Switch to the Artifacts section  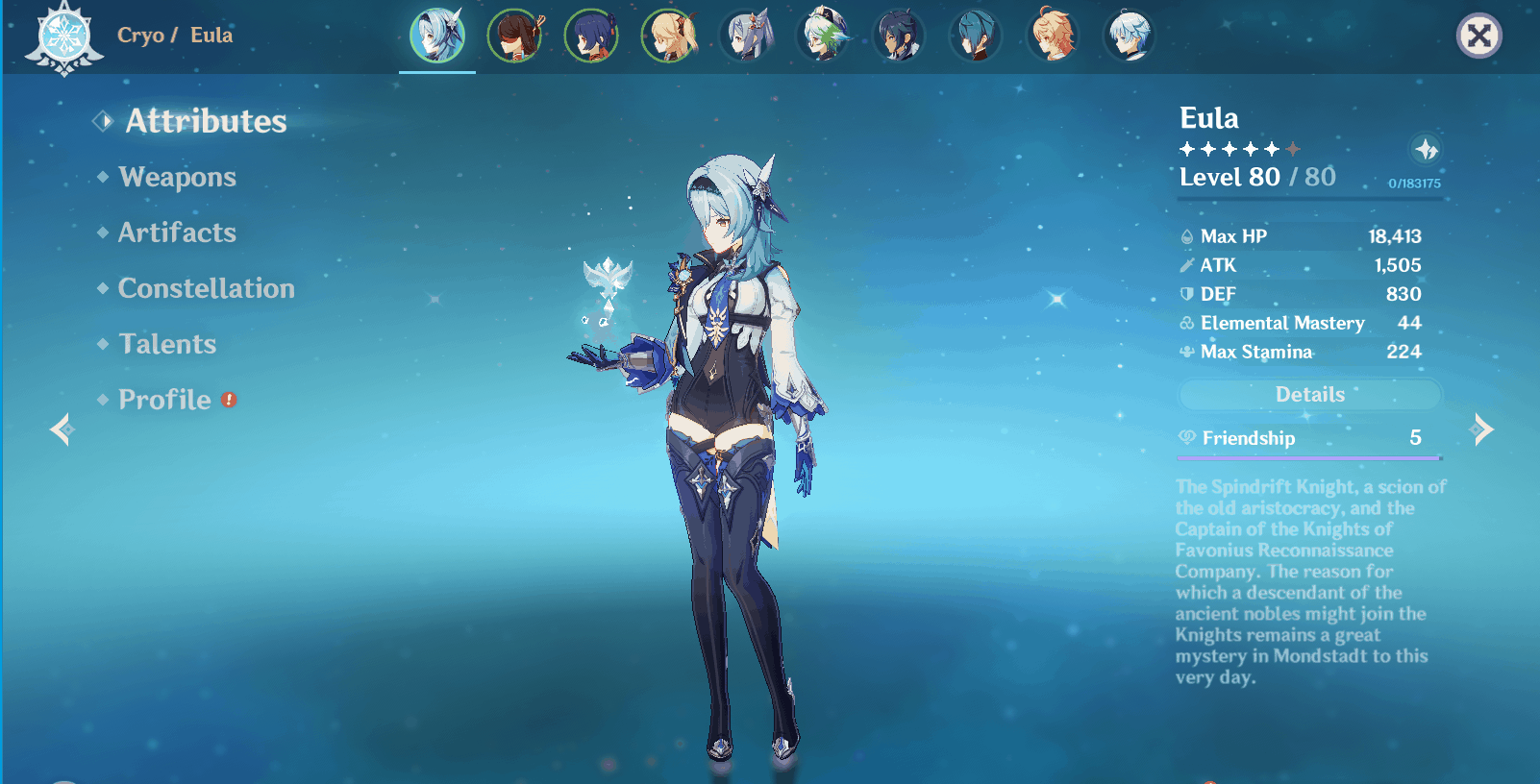click(175, 233)
